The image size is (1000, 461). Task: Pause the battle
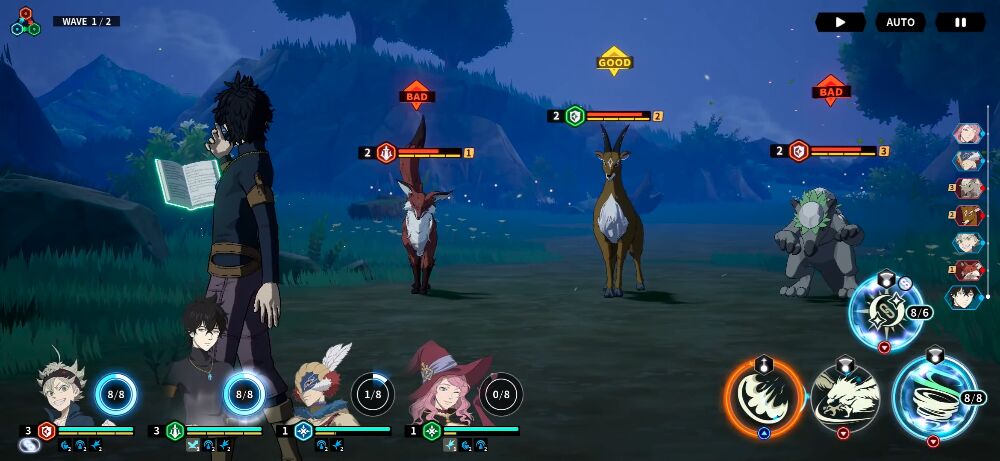(960, 22)
